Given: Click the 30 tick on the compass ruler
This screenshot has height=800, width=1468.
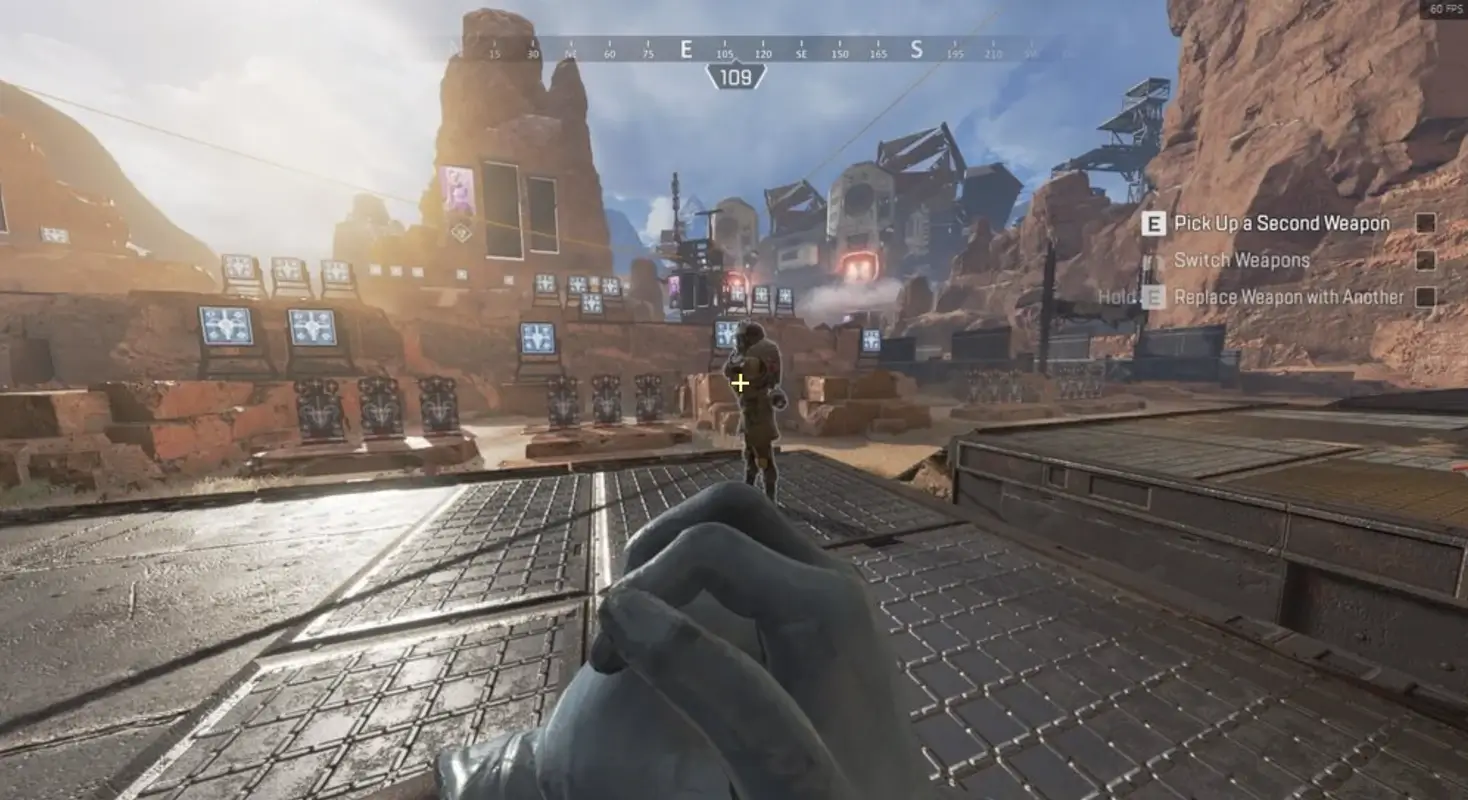Looking at the screenshot, I should [530, 48].
